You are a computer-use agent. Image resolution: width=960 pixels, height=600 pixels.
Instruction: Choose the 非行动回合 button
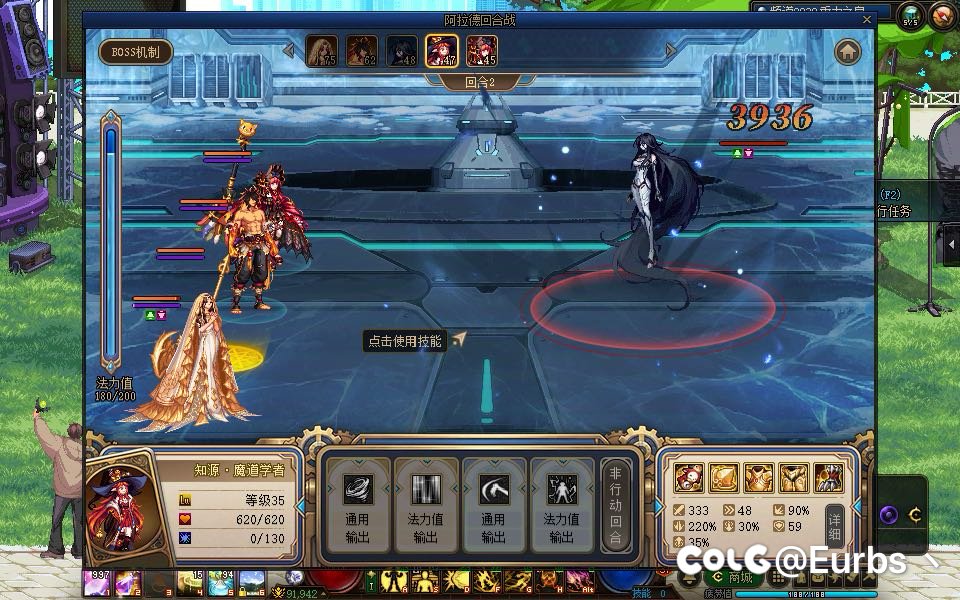[616, 505]
